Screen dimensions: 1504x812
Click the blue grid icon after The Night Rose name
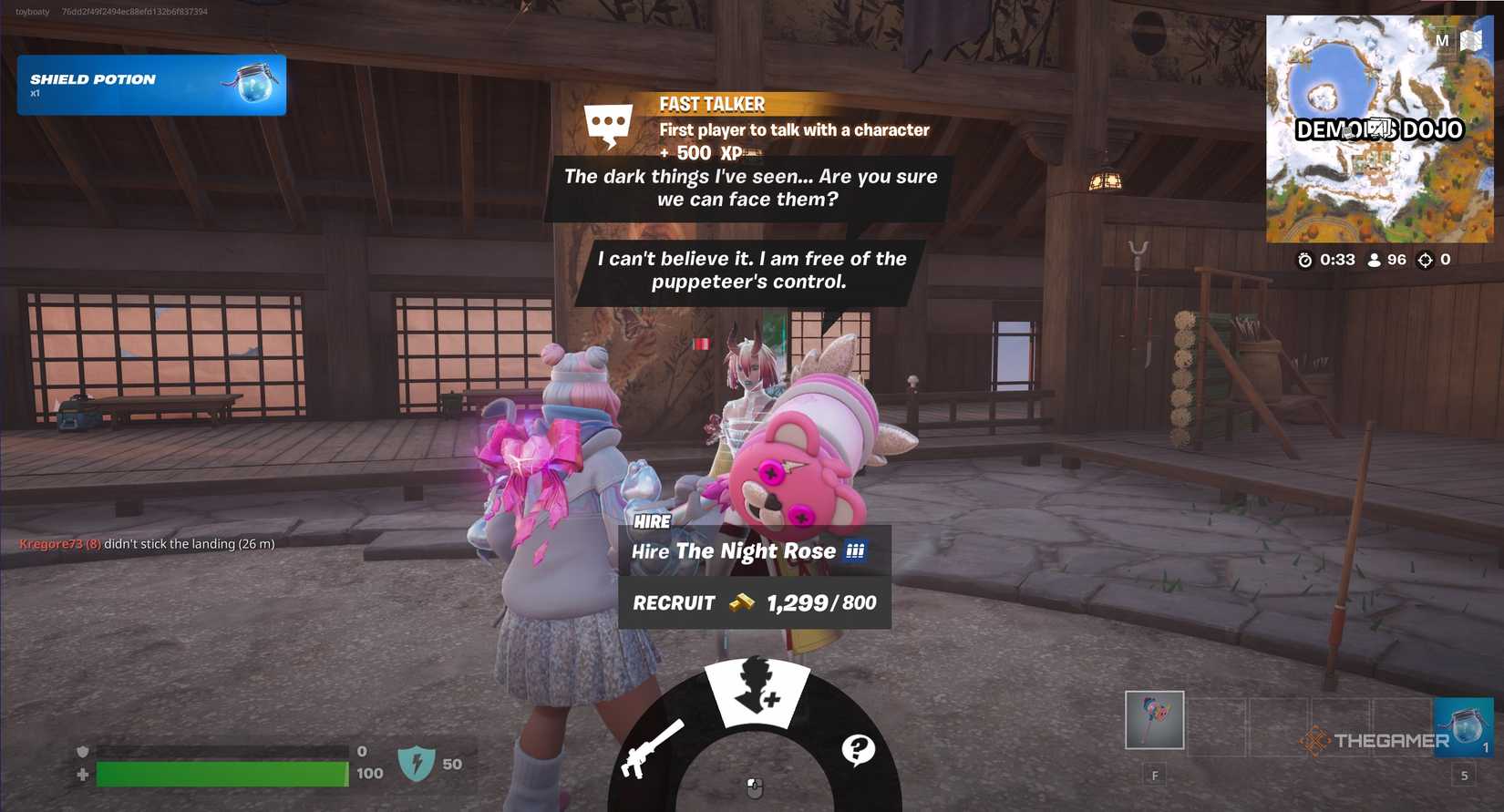coord(854,550)
